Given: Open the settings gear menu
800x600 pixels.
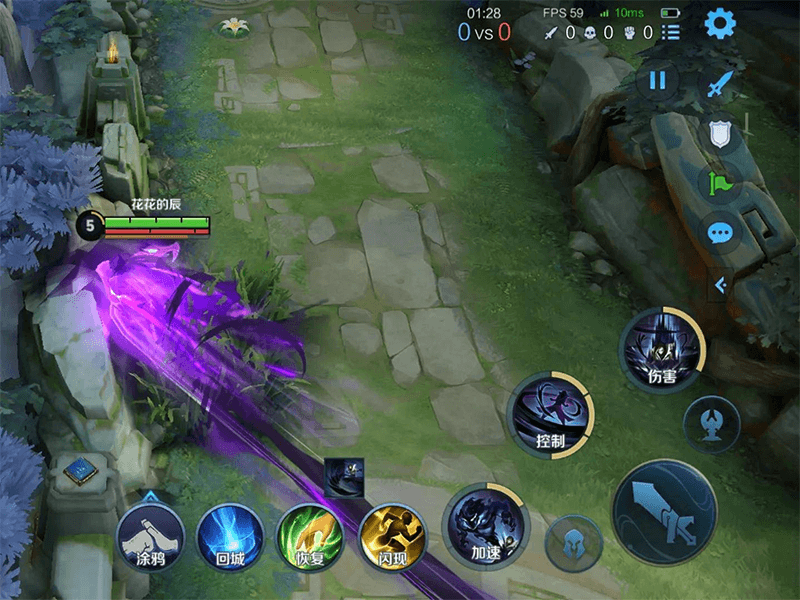Looking at the screenshot, I should coord(720,24).
